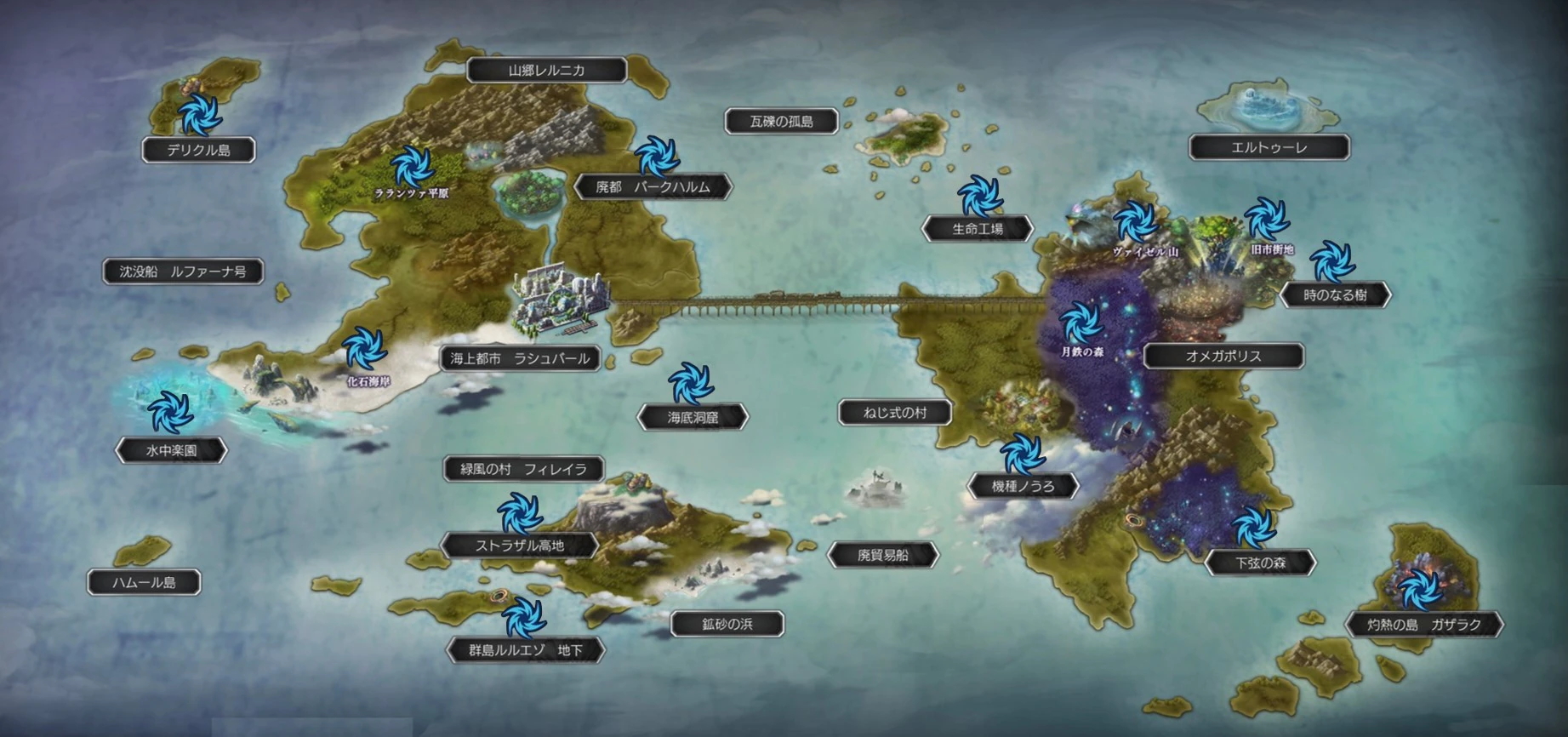The image size is (1568, 737).
Task: Select 緑風の村 フィレイラ on the map
Action: [x=523, y=468]
